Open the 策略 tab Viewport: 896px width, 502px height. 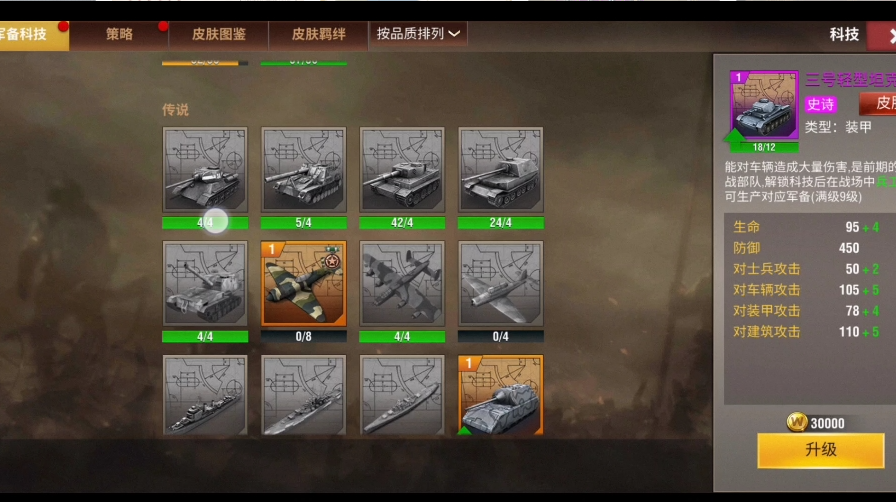119,34
